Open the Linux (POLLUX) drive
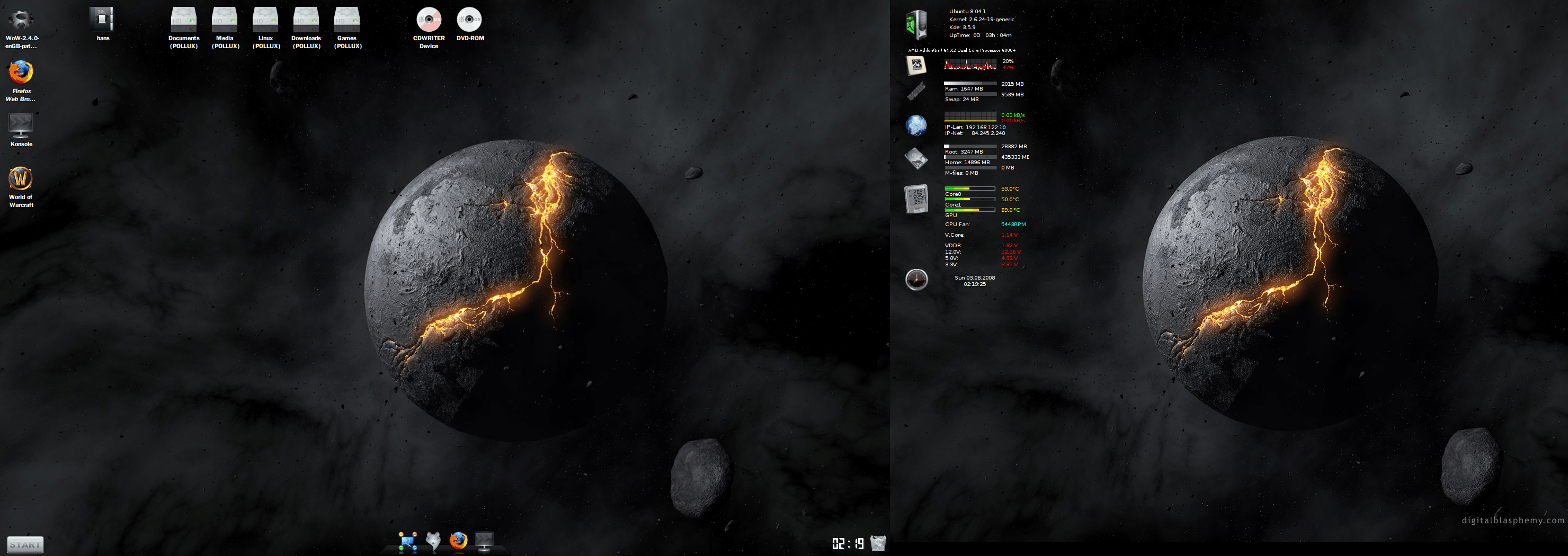This screenshot has height=556, width=1568. click(265, 20)
